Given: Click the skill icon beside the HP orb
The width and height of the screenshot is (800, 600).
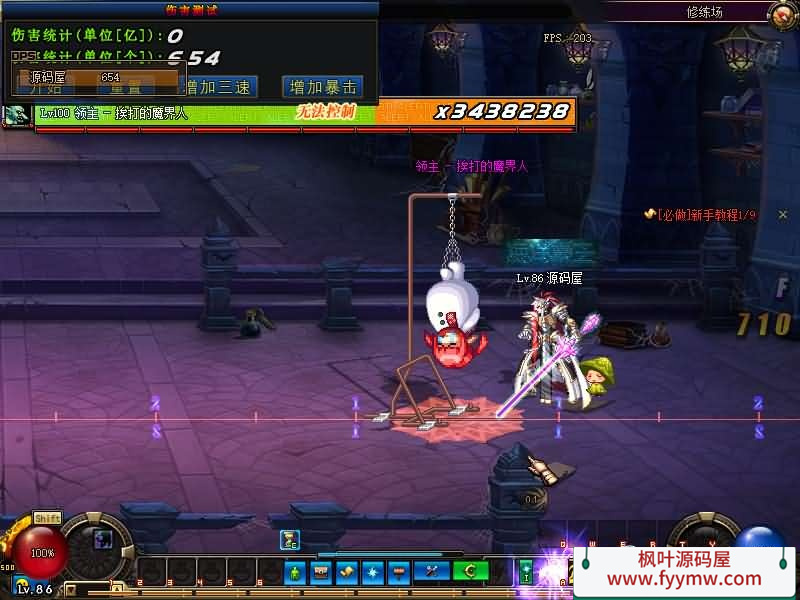Looking at the screenshot, I should (103, 539).
